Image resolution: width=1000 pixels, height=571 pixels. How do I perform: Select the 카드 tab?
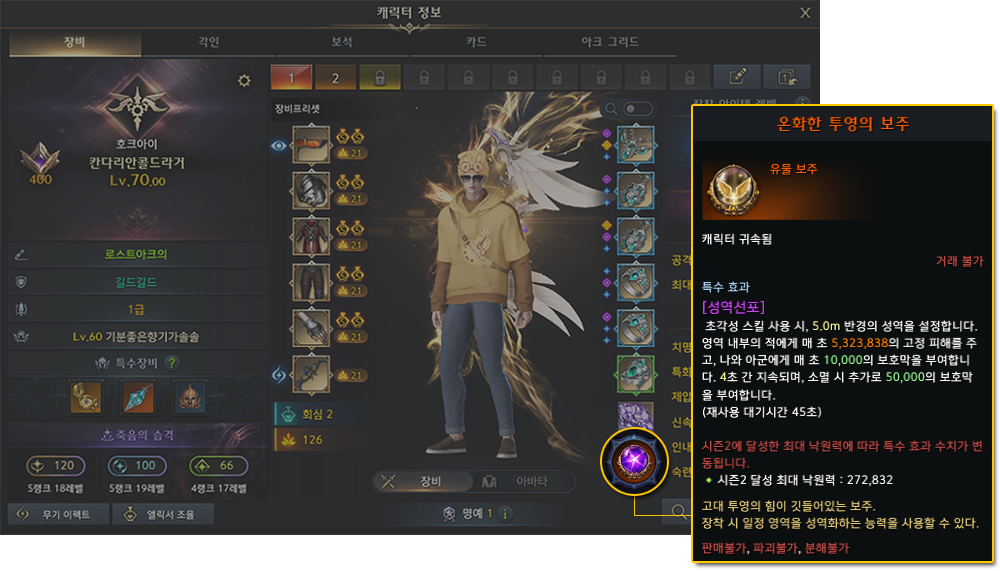click(476, 43)
